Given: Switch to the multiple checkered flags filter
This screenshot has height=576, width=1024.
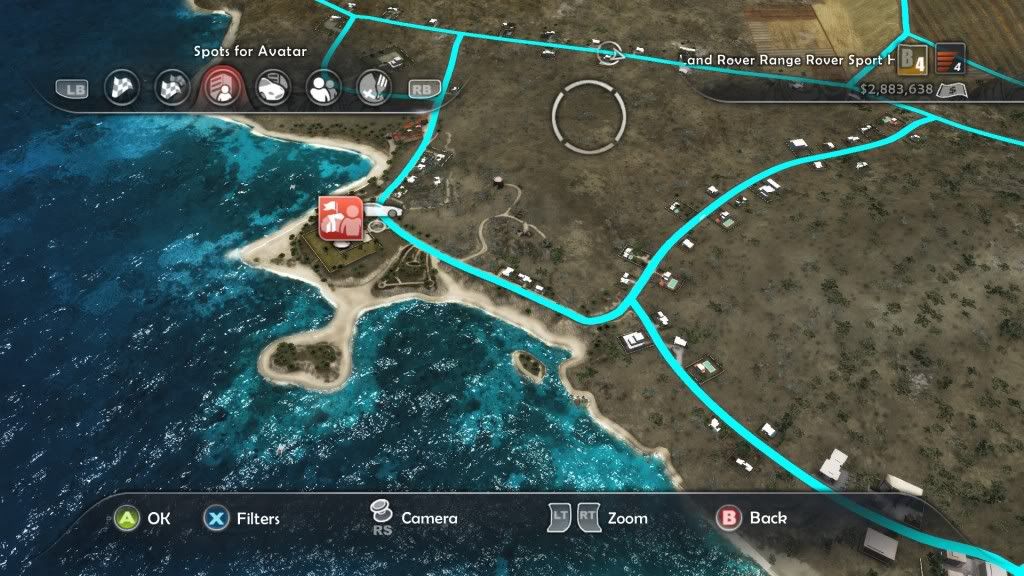Looking at the screenshot, I should 172,88.
